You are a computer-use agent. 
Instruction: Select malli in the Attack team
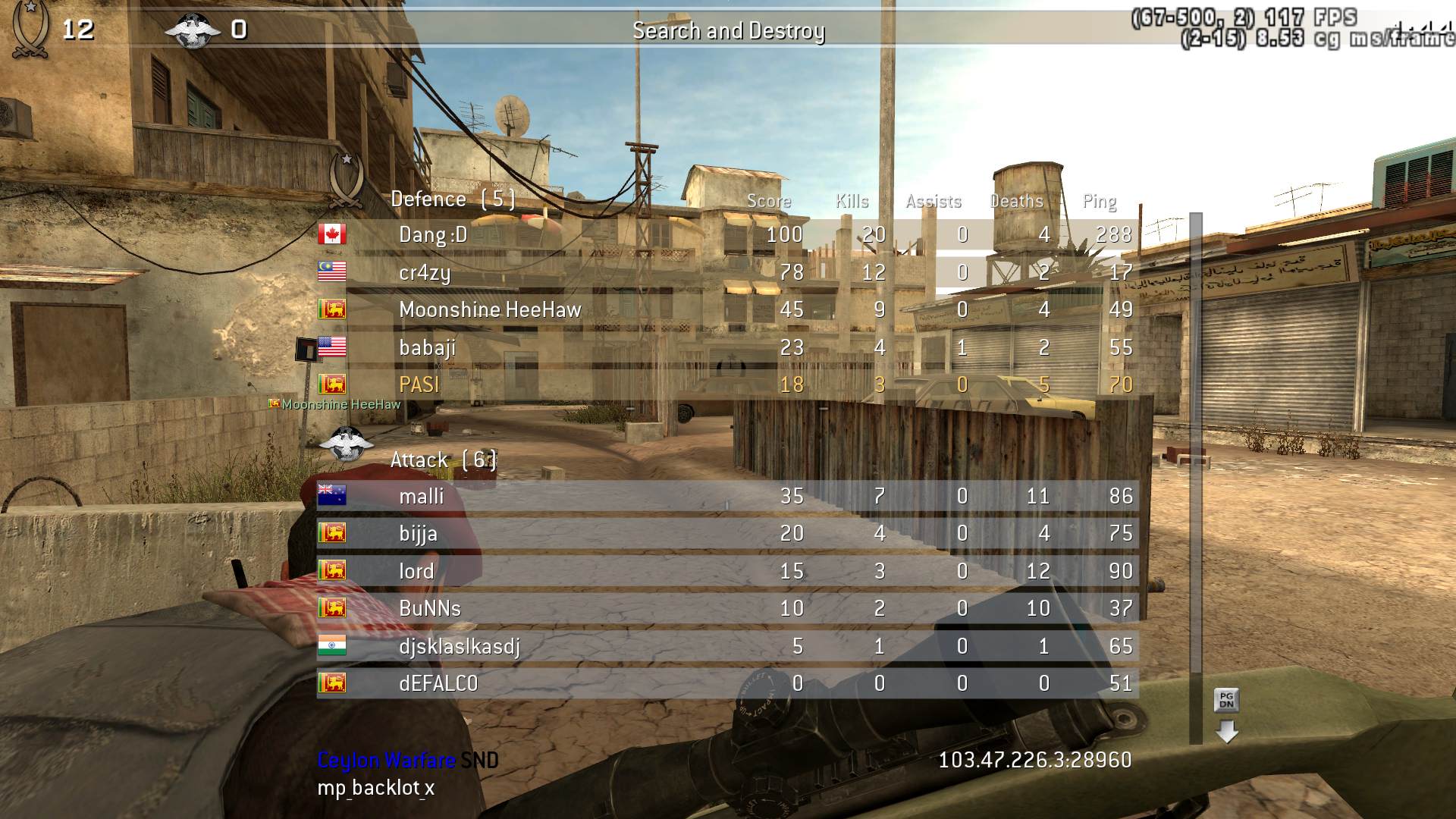coord(728,496)
